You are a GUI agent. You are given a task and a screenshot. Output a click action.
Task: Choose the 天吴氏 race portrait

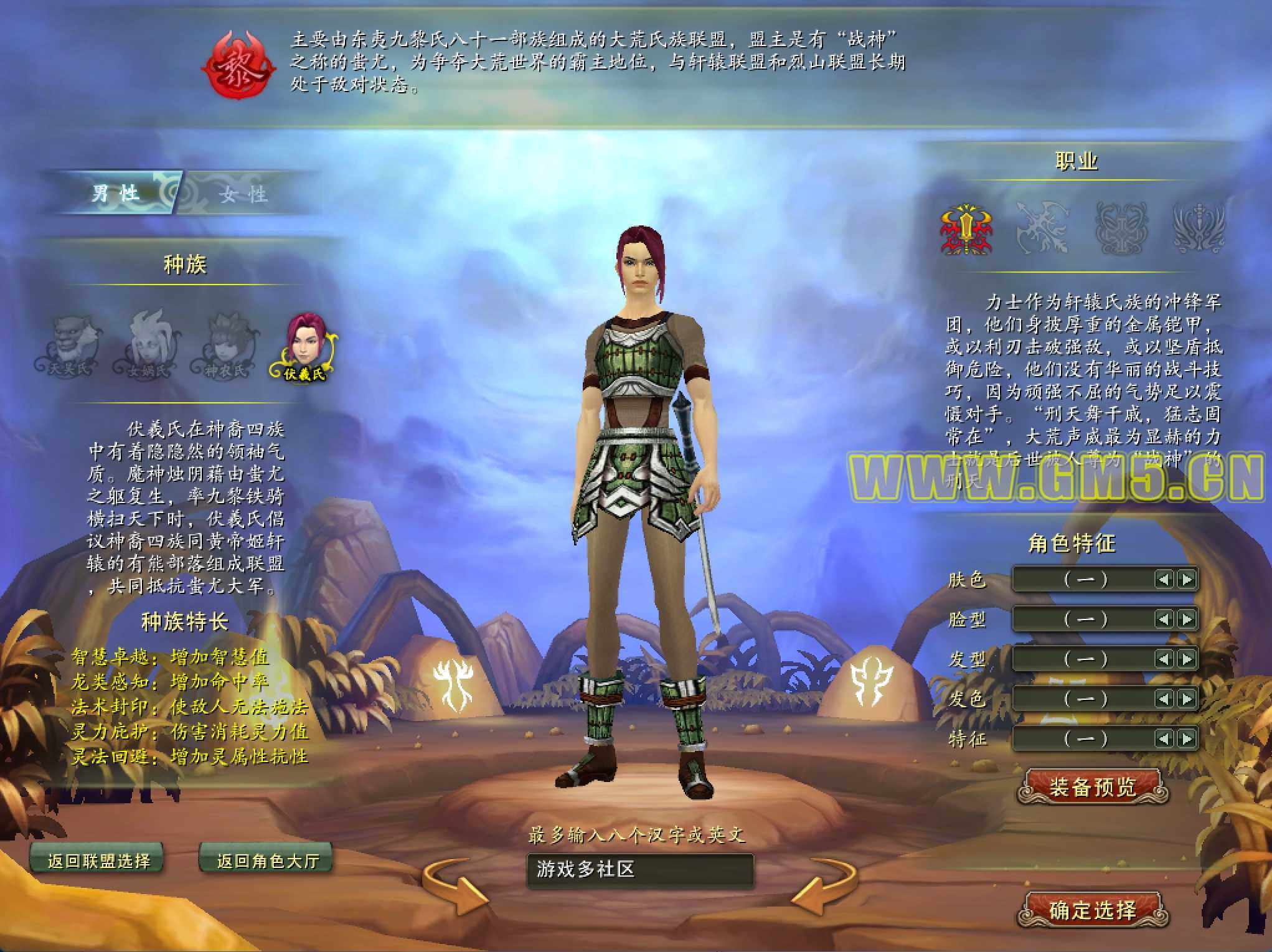pos(70,346)
